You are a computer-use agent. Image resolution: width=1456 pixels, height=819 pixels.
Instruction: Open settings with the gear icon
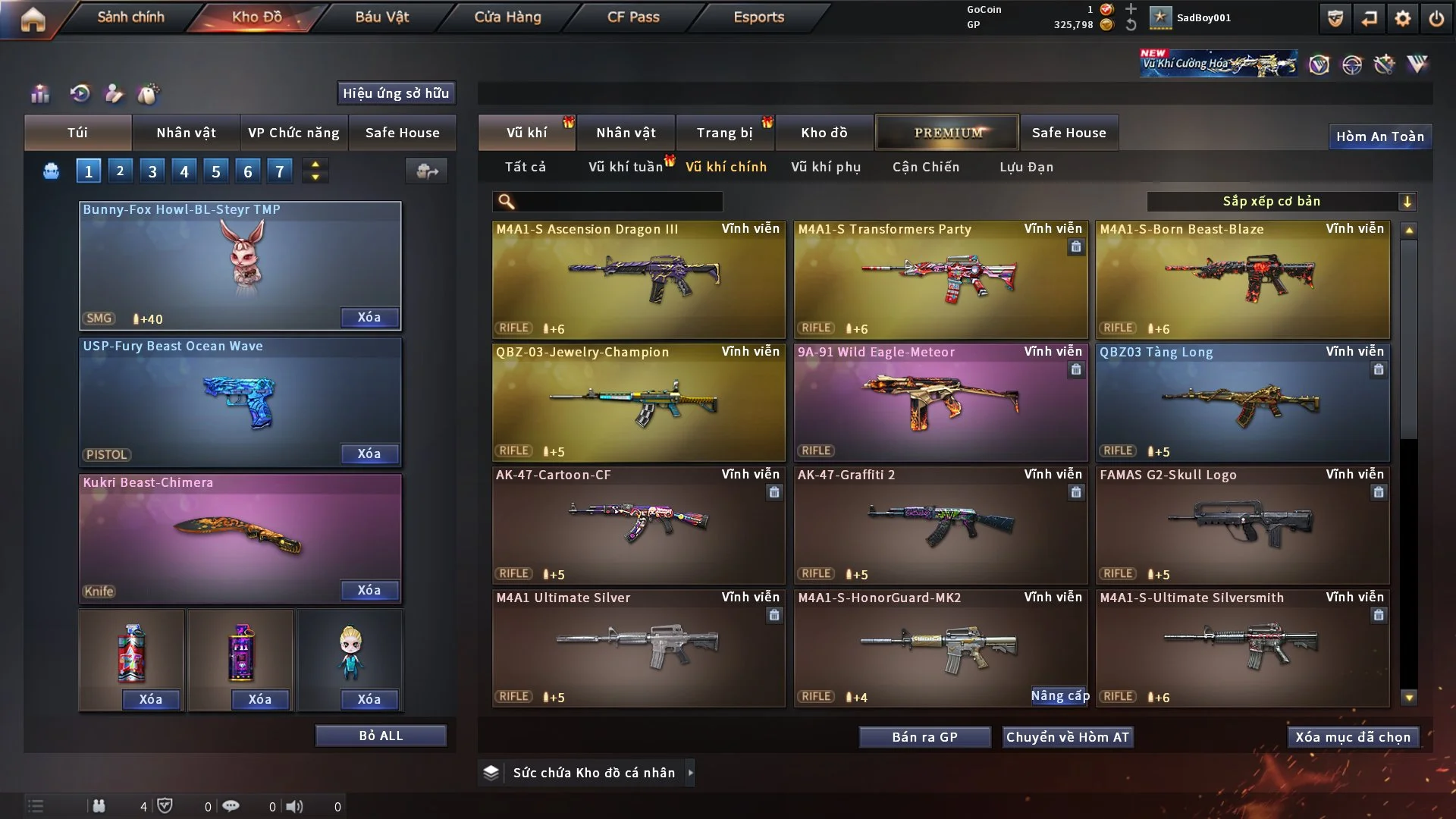[x=1402, y=18]
